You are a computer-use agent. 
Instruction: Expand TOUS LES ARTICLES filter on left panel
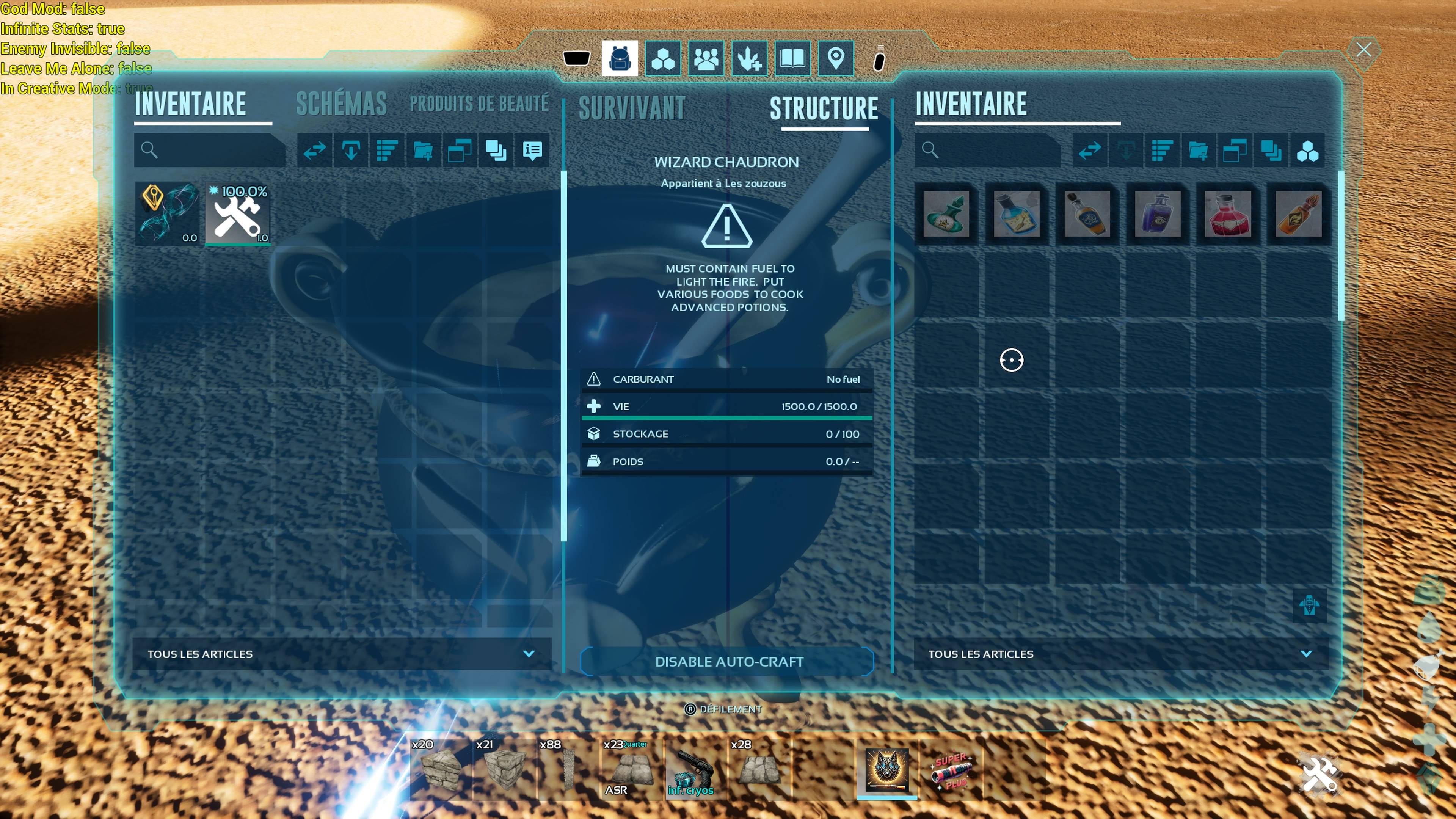tap(341, 654)
